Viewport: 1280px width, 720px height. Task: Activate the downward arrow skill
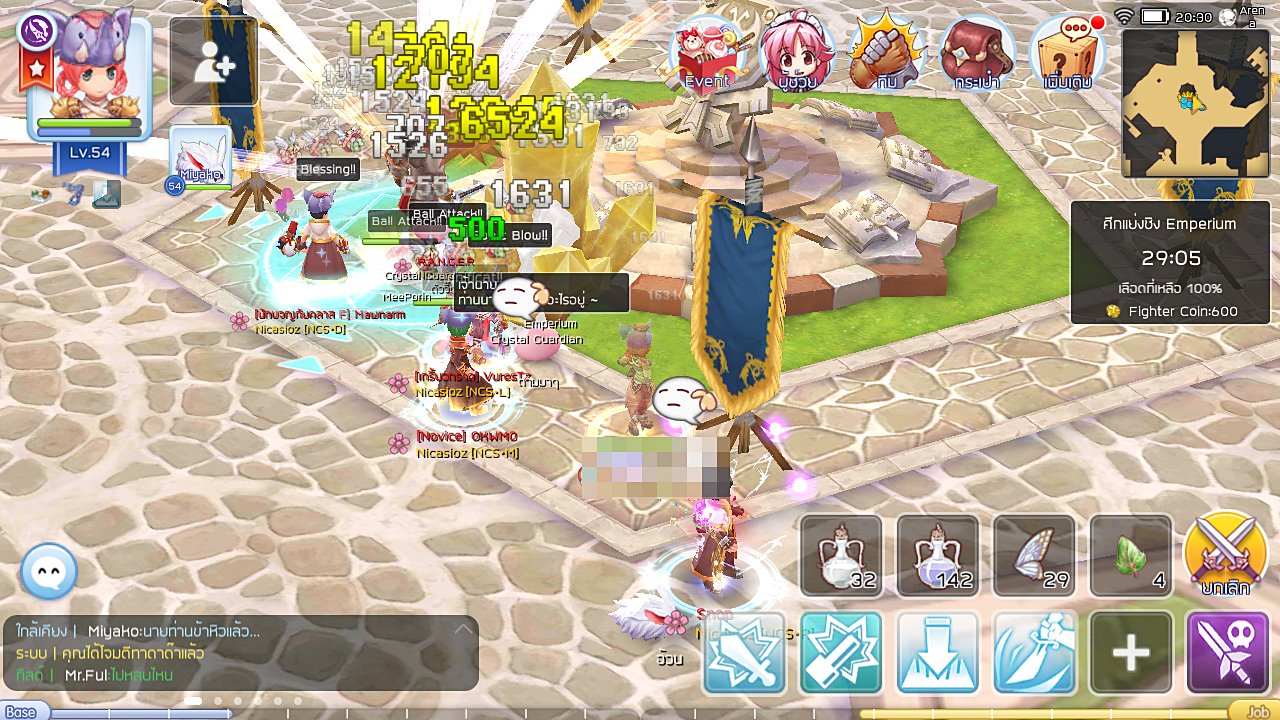937,652
